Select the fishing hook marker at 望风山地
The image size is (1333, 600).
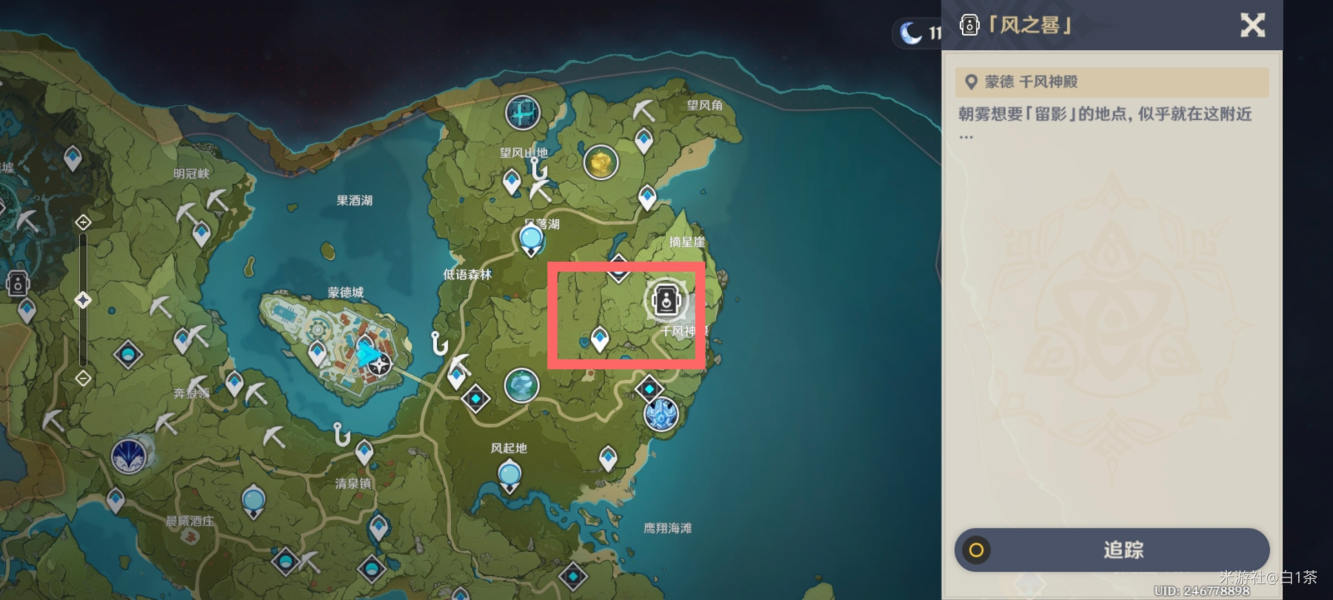[x=539, y=169]
